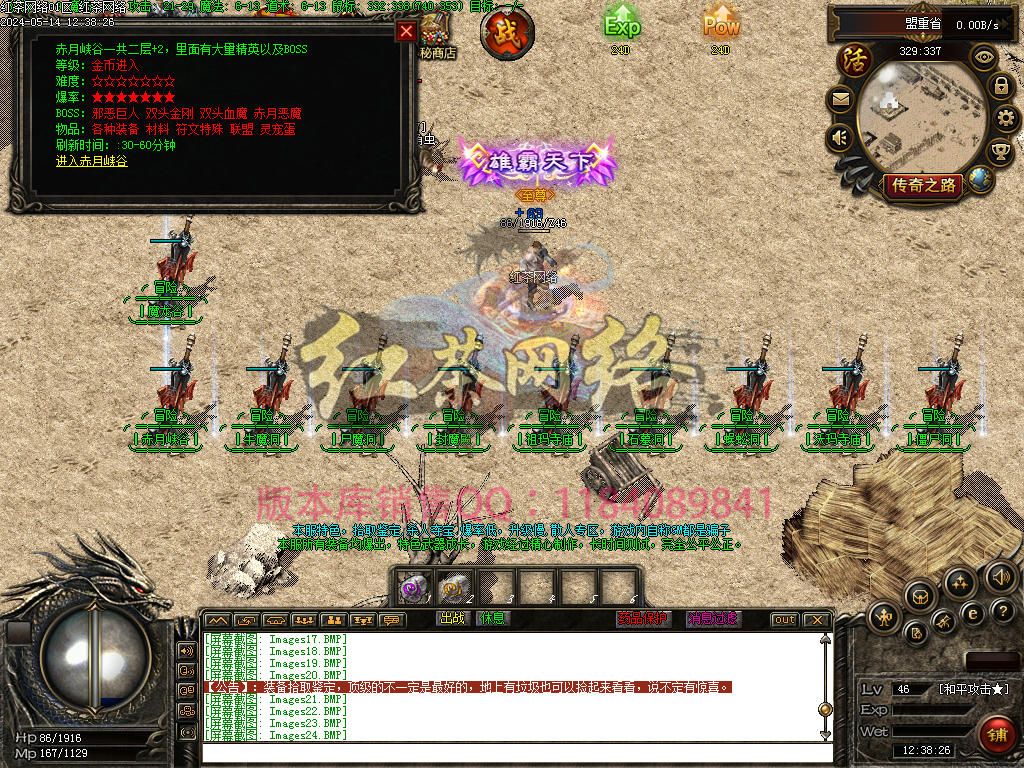This screenshot has height=768, width=1024.
Task: Click the padlock icon by the minimap
Action: (x=1000, y=86)
